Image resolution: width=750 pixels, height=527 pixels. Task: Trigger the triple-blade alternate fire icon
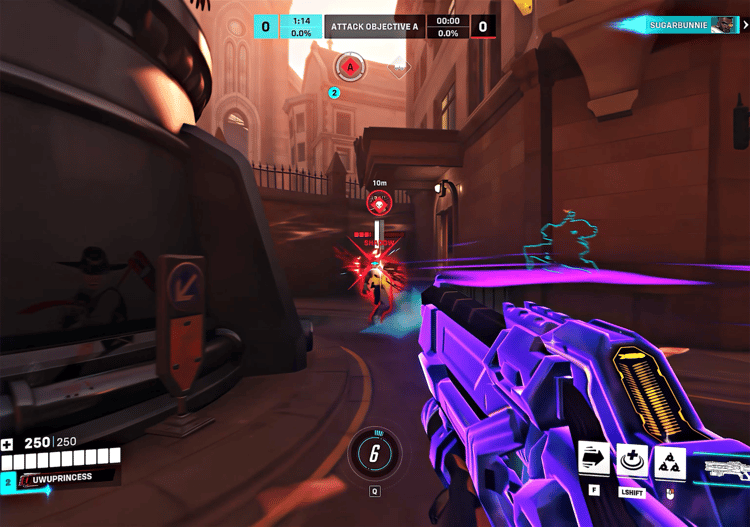(669, 461)
